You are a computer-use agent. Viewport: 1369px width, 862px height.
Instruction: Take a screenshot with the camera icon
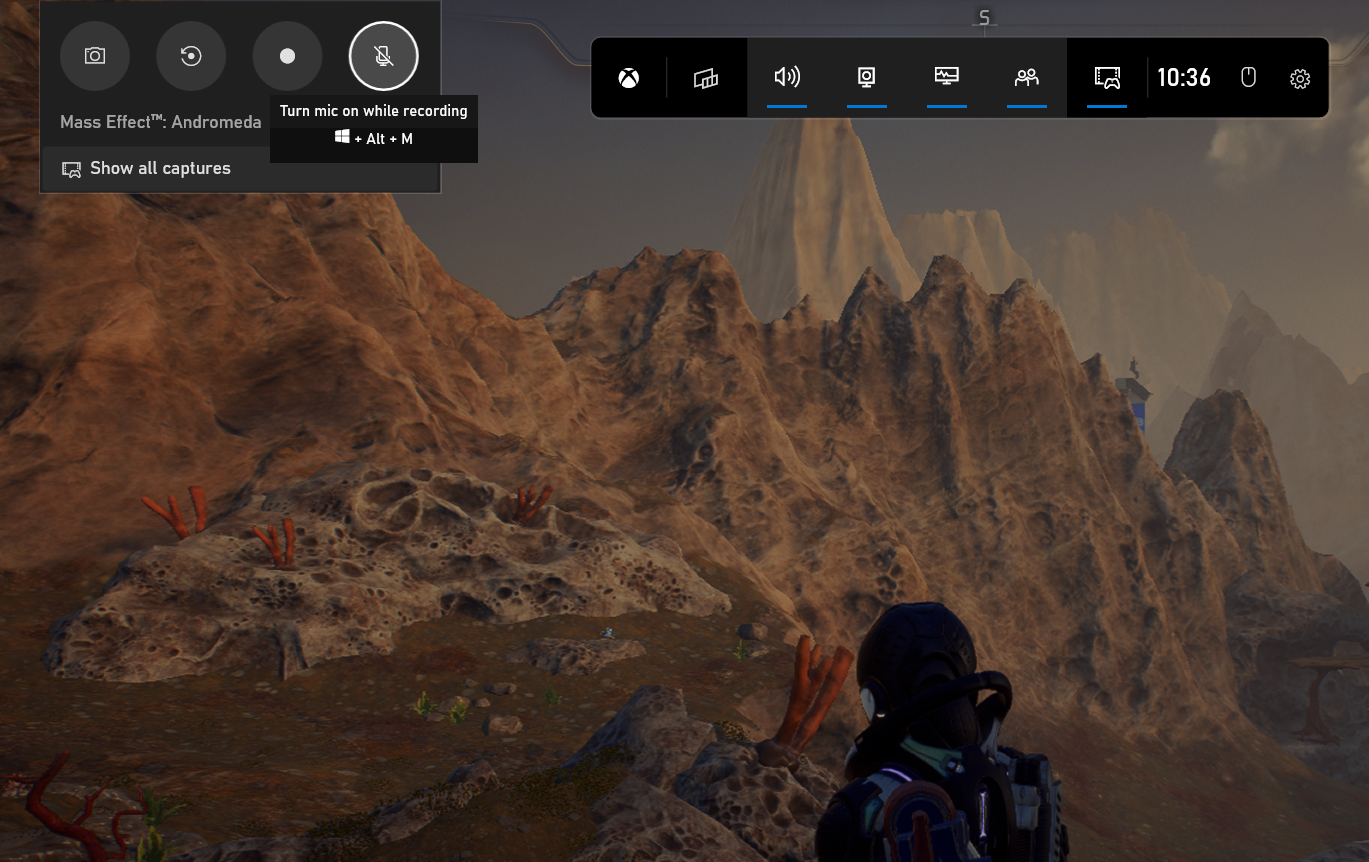(95, 56)
